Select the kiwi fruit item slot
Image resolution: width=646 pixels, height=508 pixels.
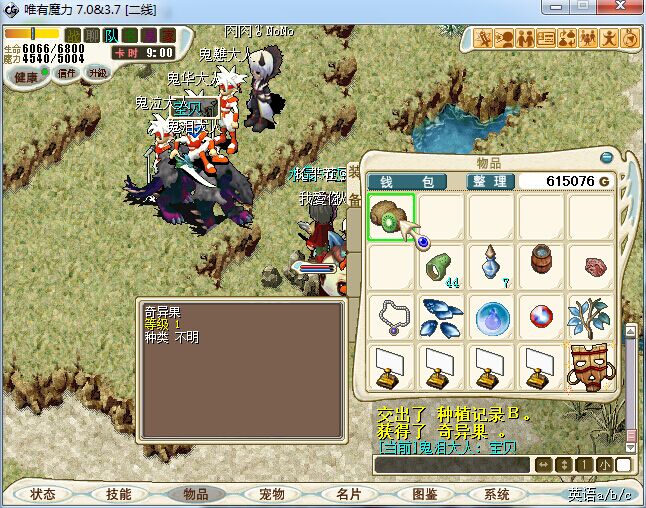coord(390,217)
